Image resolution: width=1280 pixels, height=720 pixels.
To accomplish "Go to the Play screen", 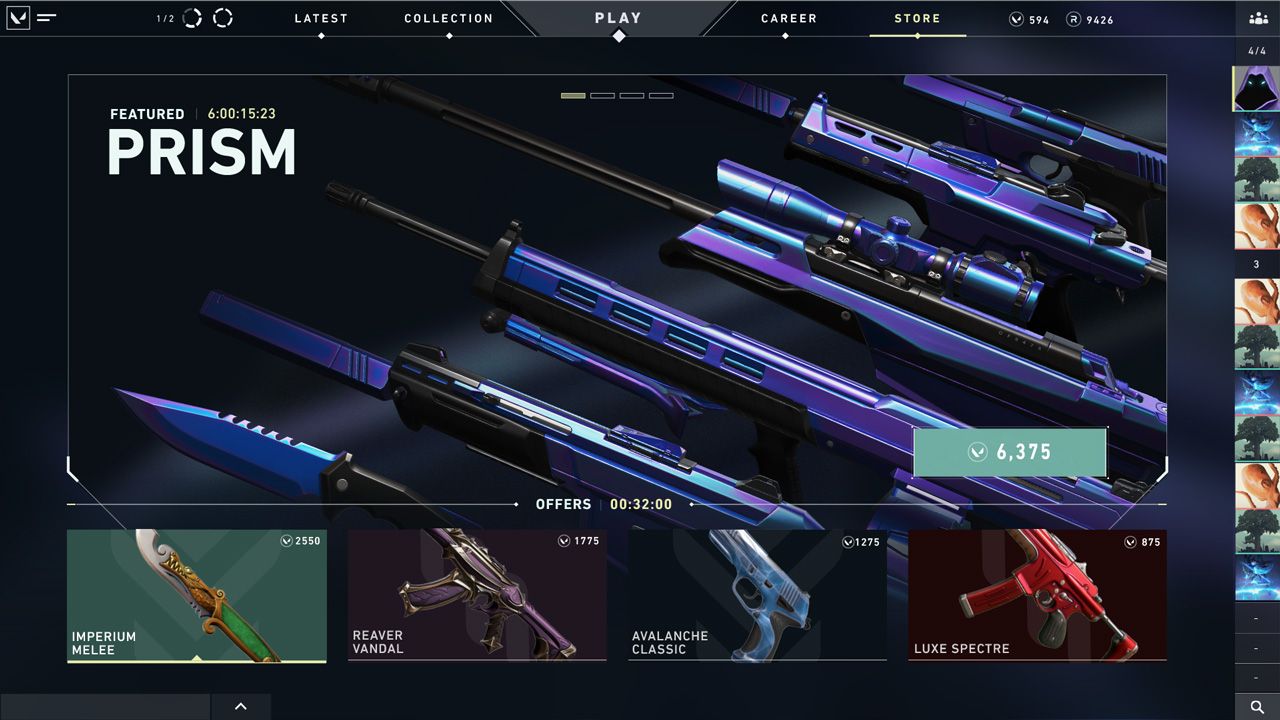I will point(618,19).
